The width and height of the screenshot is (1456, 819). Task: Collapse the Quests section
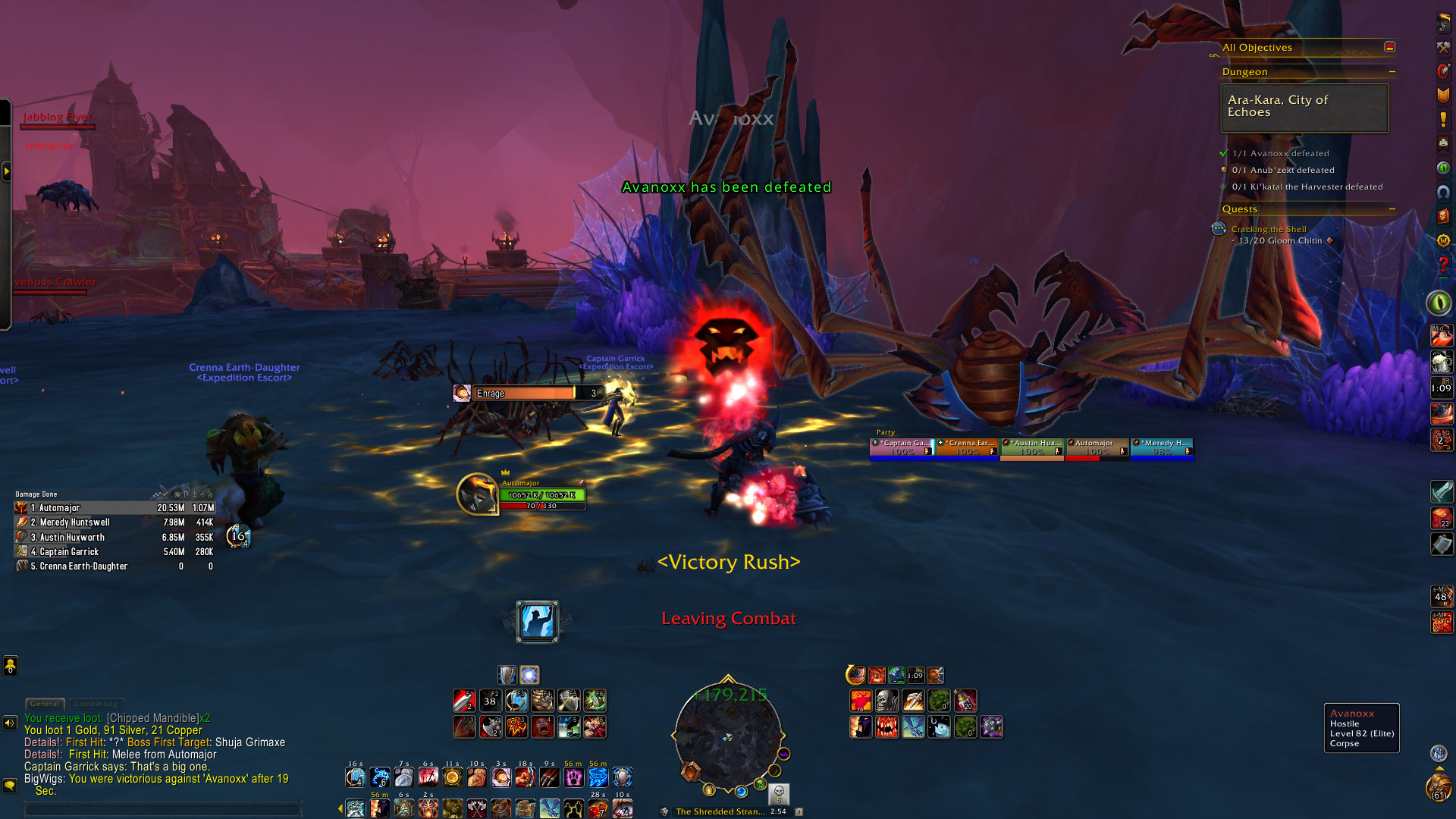tap(1392, 209)
